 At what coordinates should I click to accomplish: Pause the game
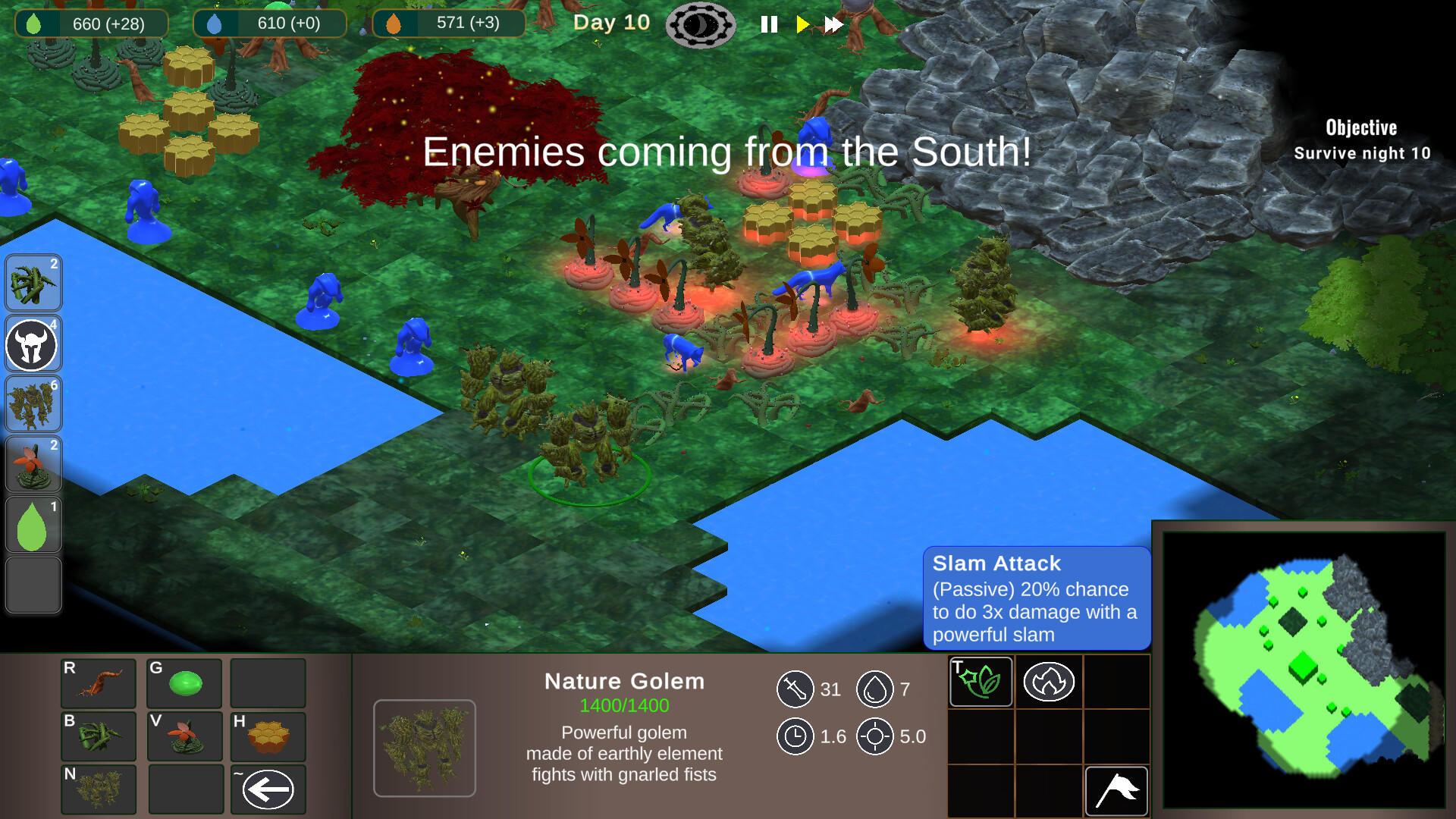pyautogui.click(x=768, y=24)
